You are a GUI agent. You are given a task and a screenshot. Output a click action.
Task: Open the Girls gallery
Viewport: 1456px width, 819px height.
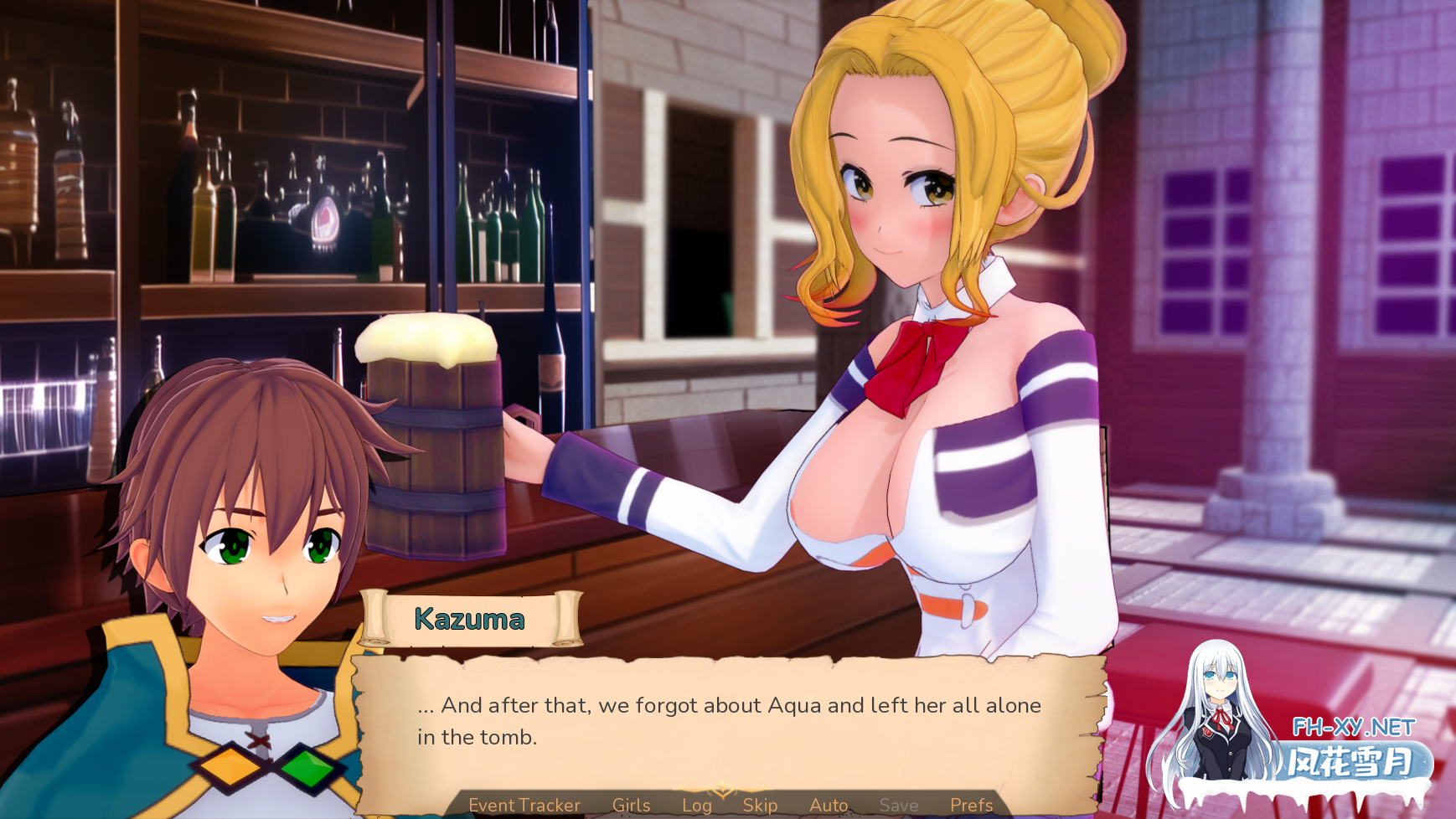coord(632,805)
